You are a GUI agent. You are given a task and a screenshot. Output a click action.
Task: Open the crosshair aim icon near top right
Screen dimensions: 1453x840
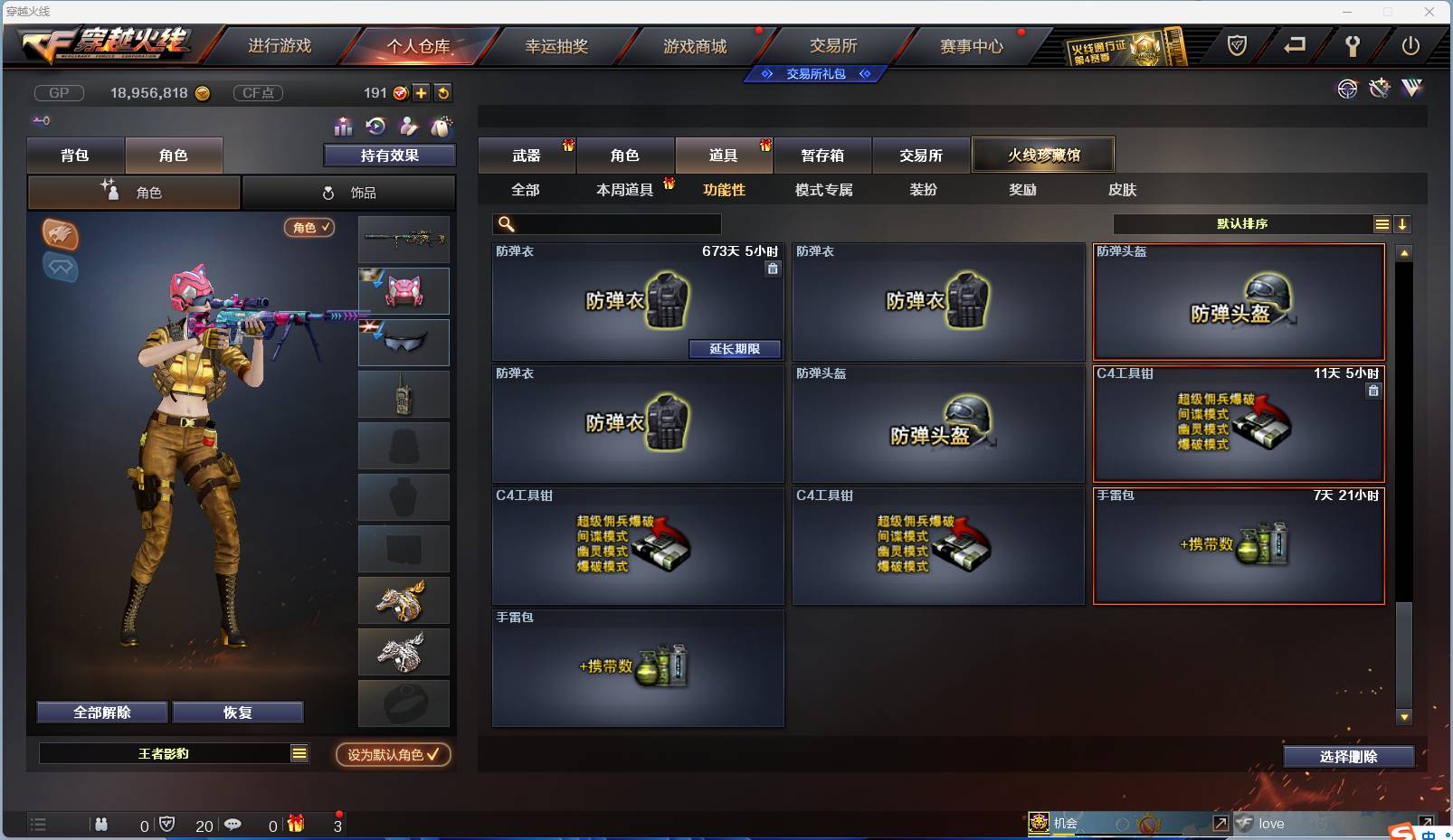(1347, 89)
